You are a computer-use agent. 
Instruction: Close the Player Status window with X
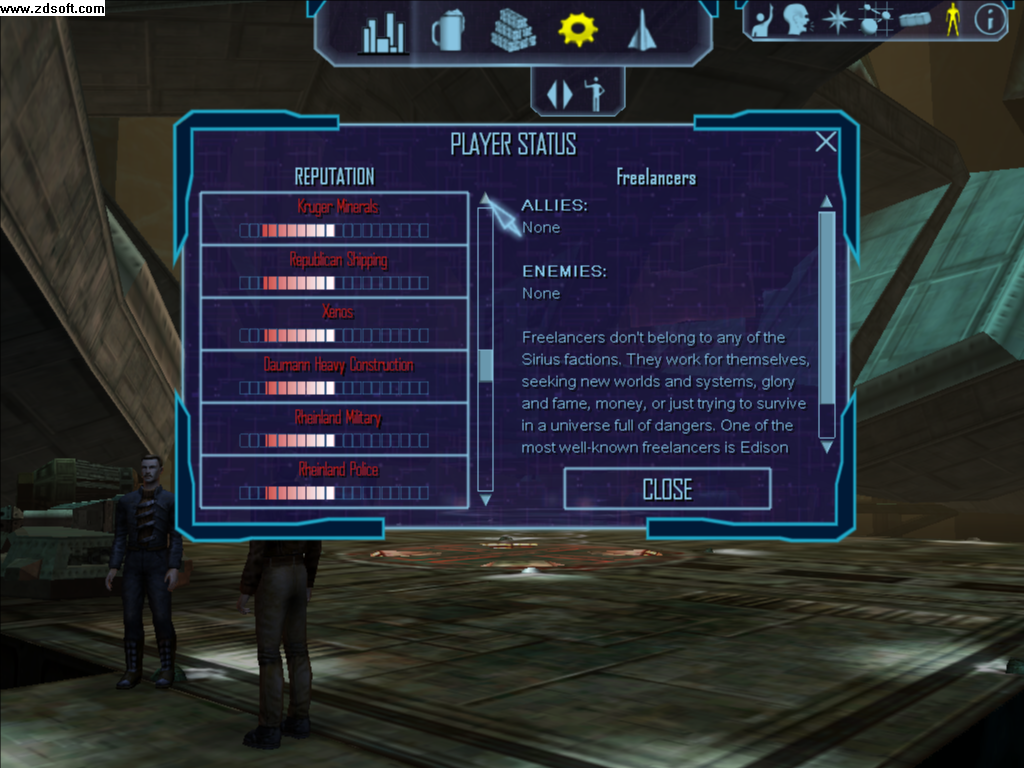[x=825, y=142]
